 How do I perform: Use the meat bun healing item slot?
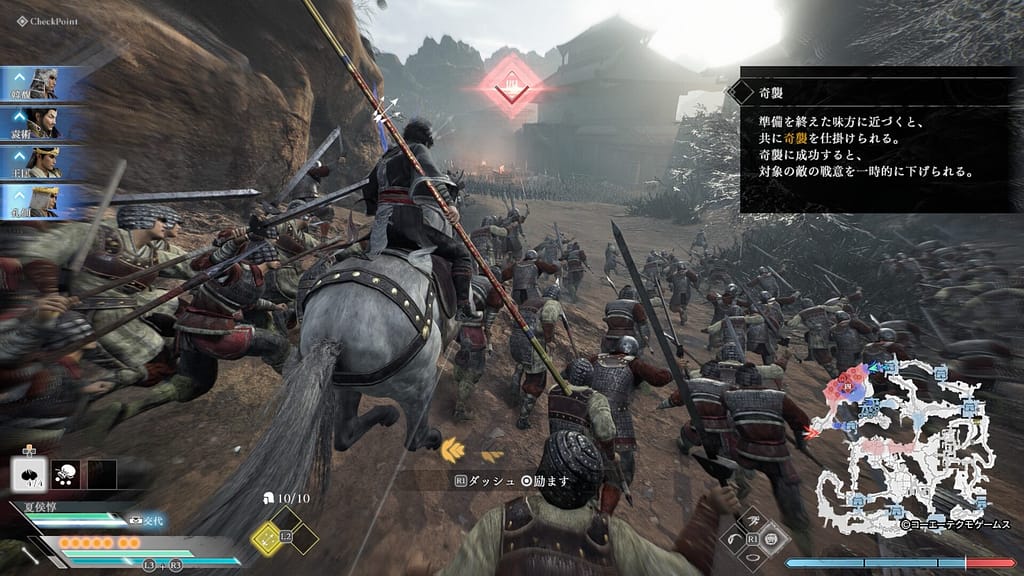pos(29,474)
